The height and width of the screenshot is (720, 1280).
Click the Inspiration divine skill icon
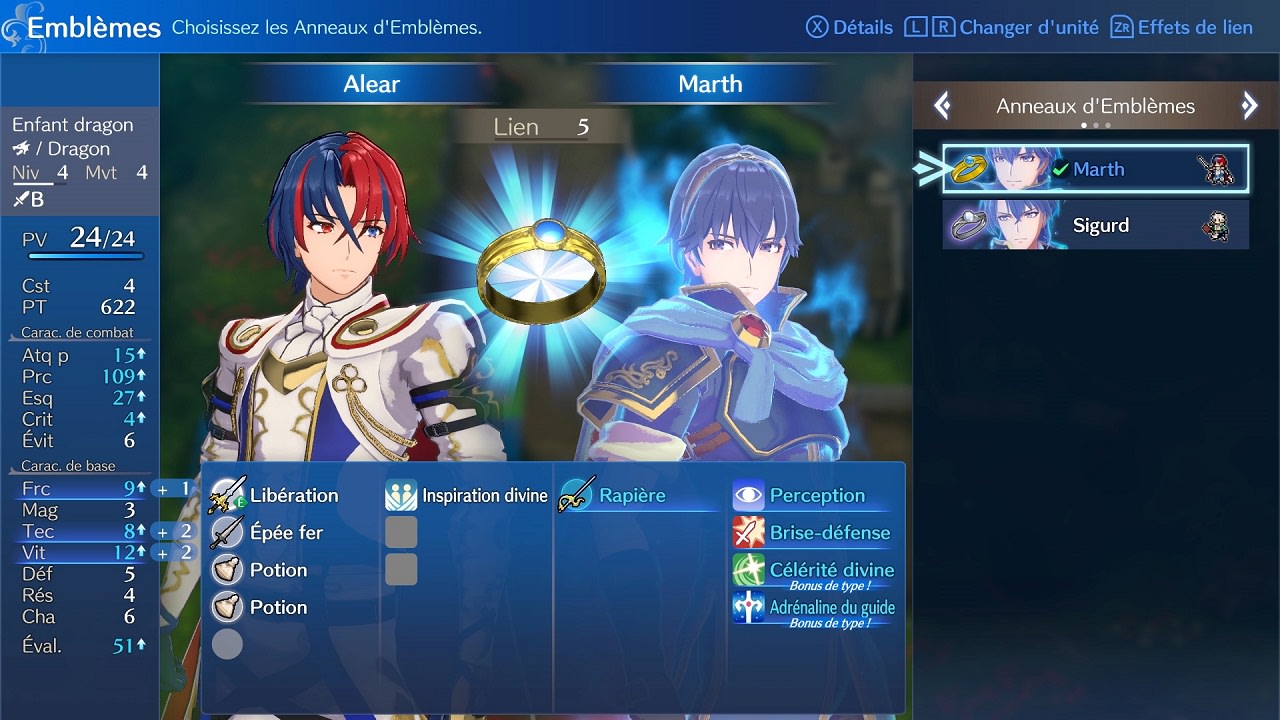pos(399,494)
